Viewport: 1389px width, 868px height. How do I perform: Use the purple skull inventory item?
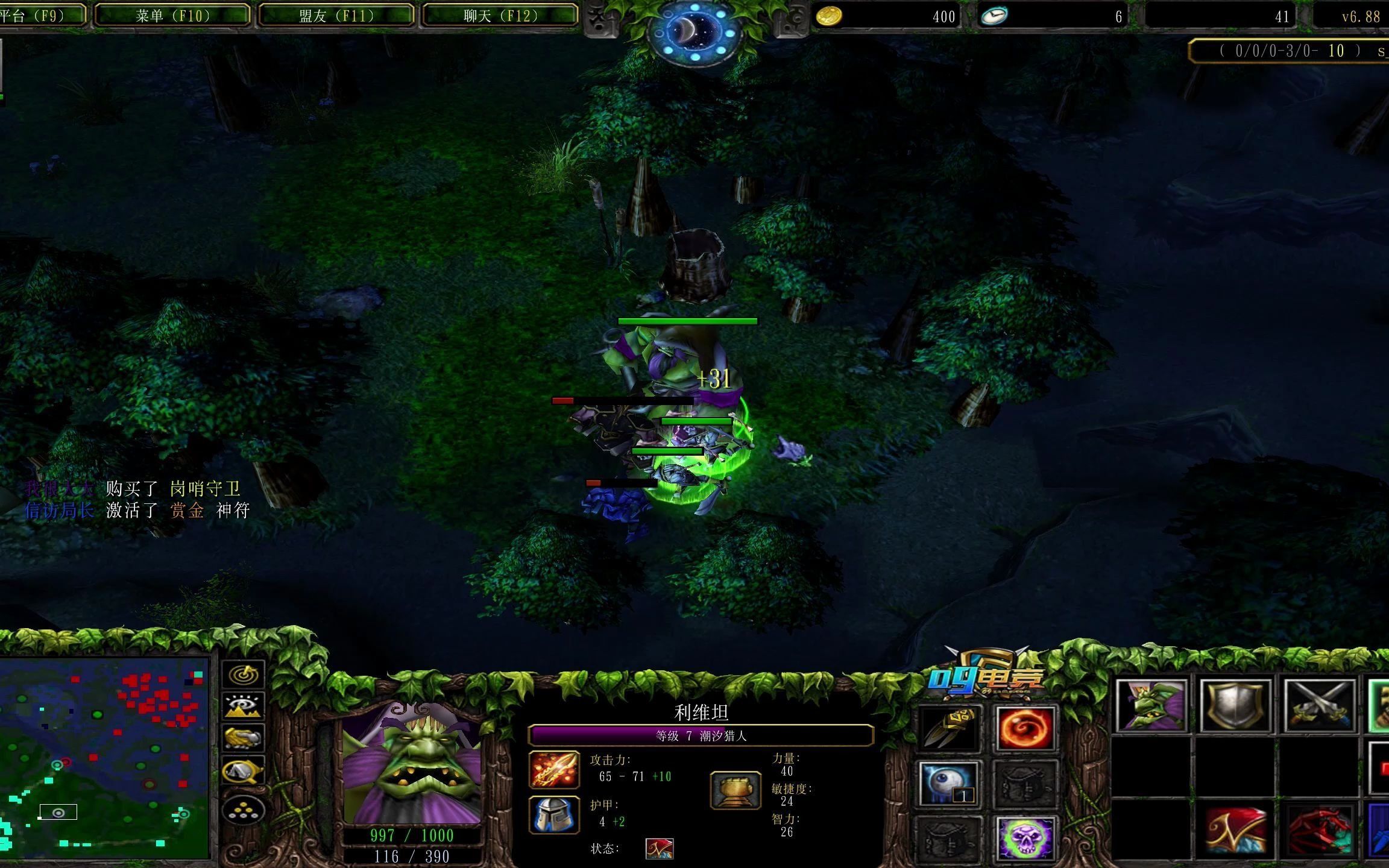coord(1025,838)
